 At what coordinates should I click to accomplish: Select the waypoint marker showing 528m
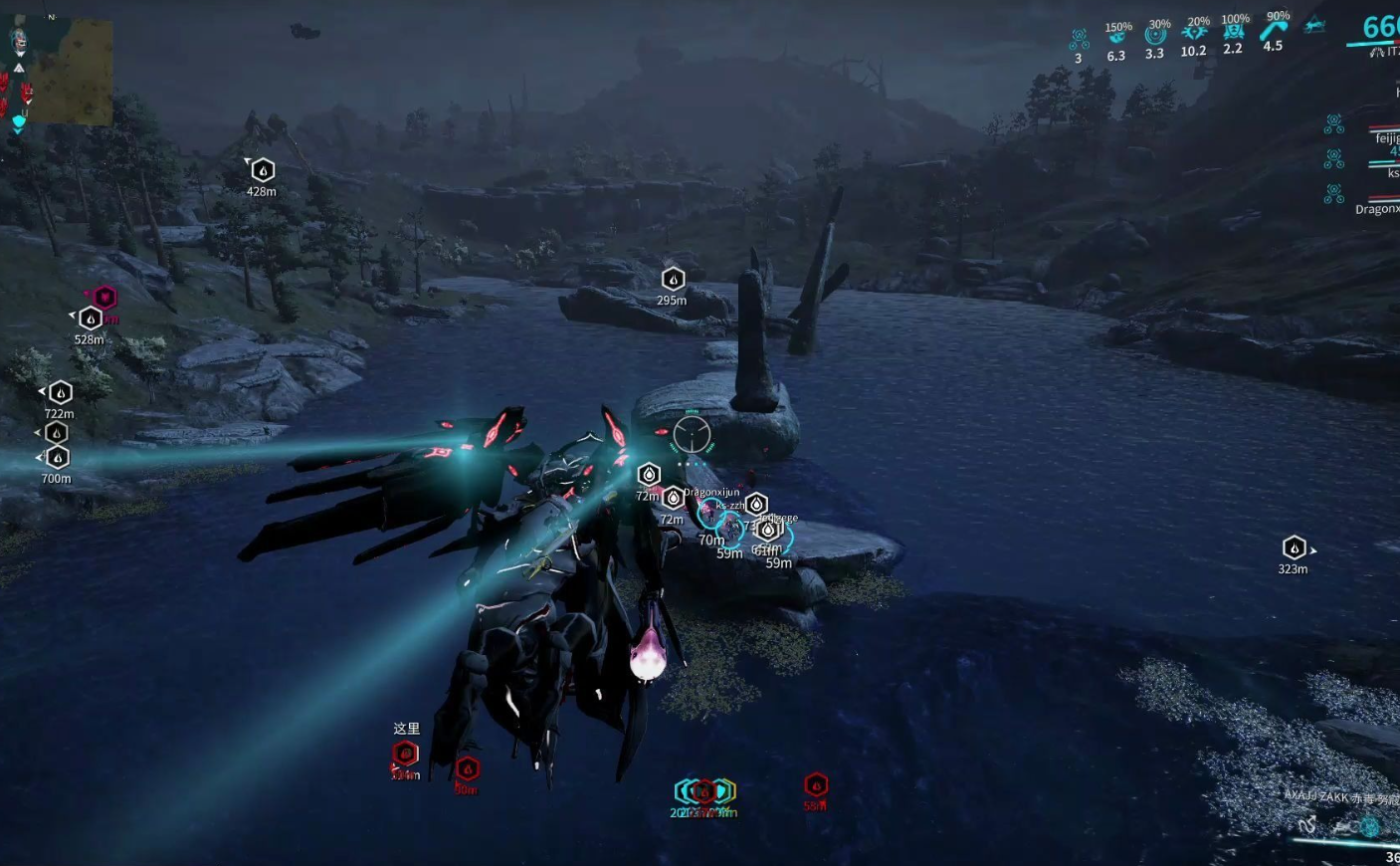pos(91,319)
